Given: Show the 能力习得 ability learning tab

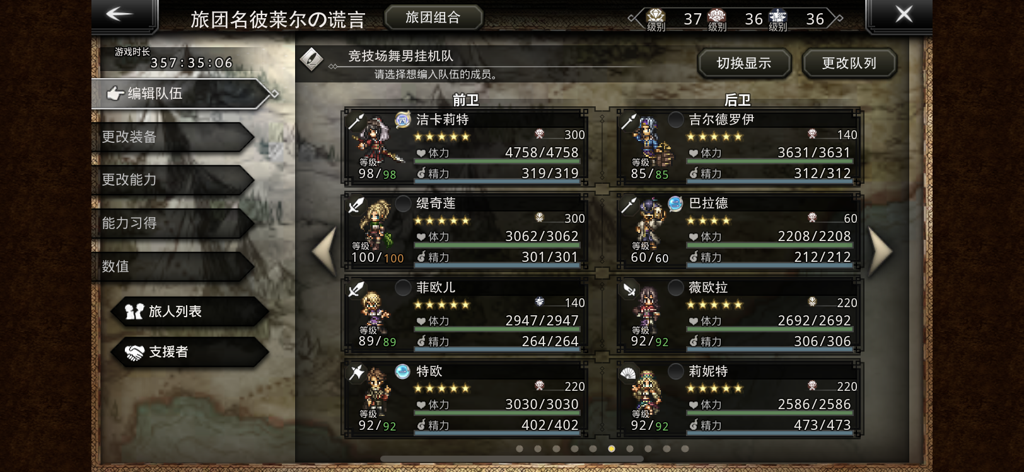Looking at the screenshot, I should [x=170, y=223].
